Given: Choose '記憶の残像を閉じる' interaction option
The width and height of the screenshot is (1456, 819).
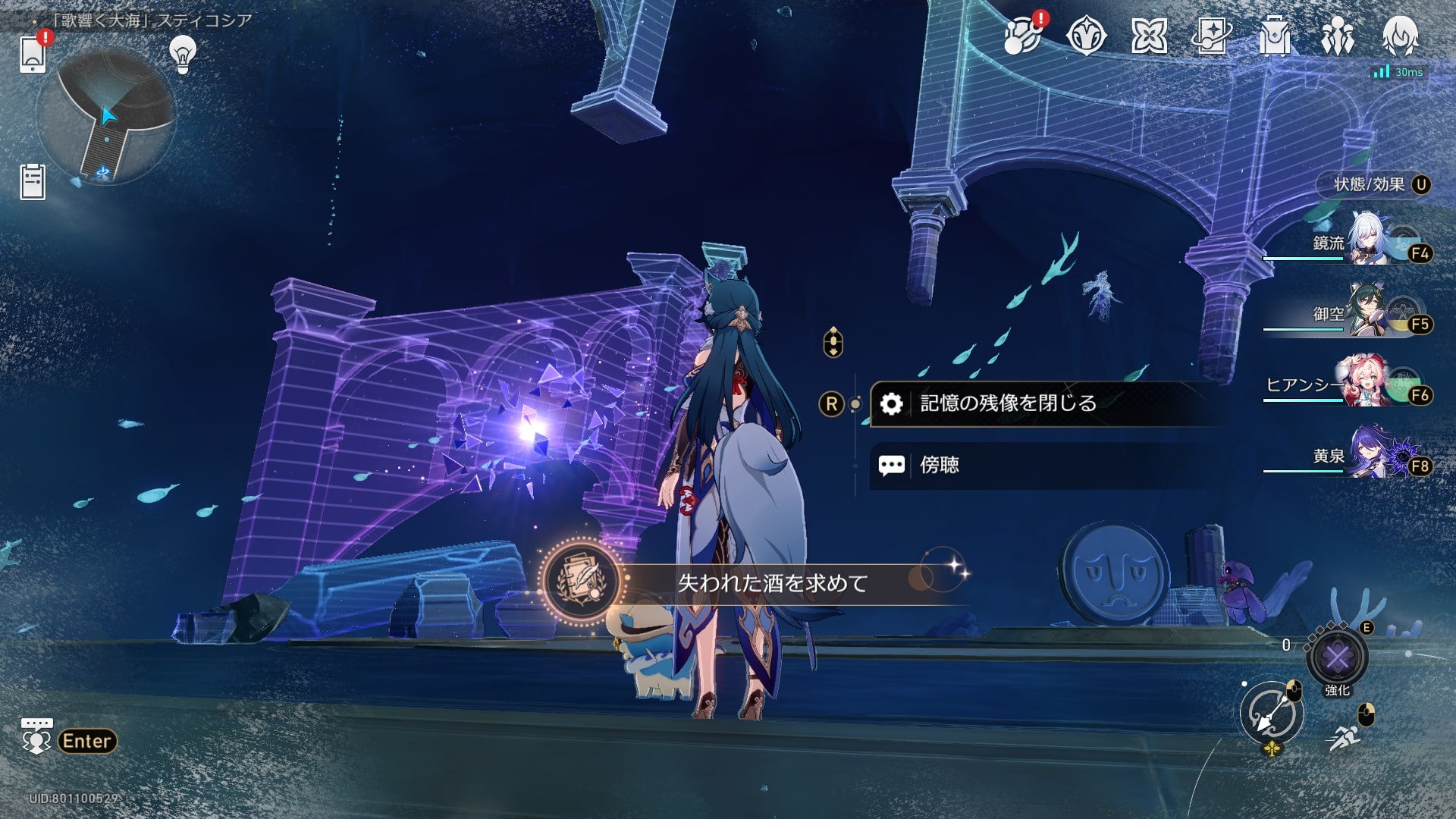Looking at the screenshot, I should click(x=1009, y=403).
